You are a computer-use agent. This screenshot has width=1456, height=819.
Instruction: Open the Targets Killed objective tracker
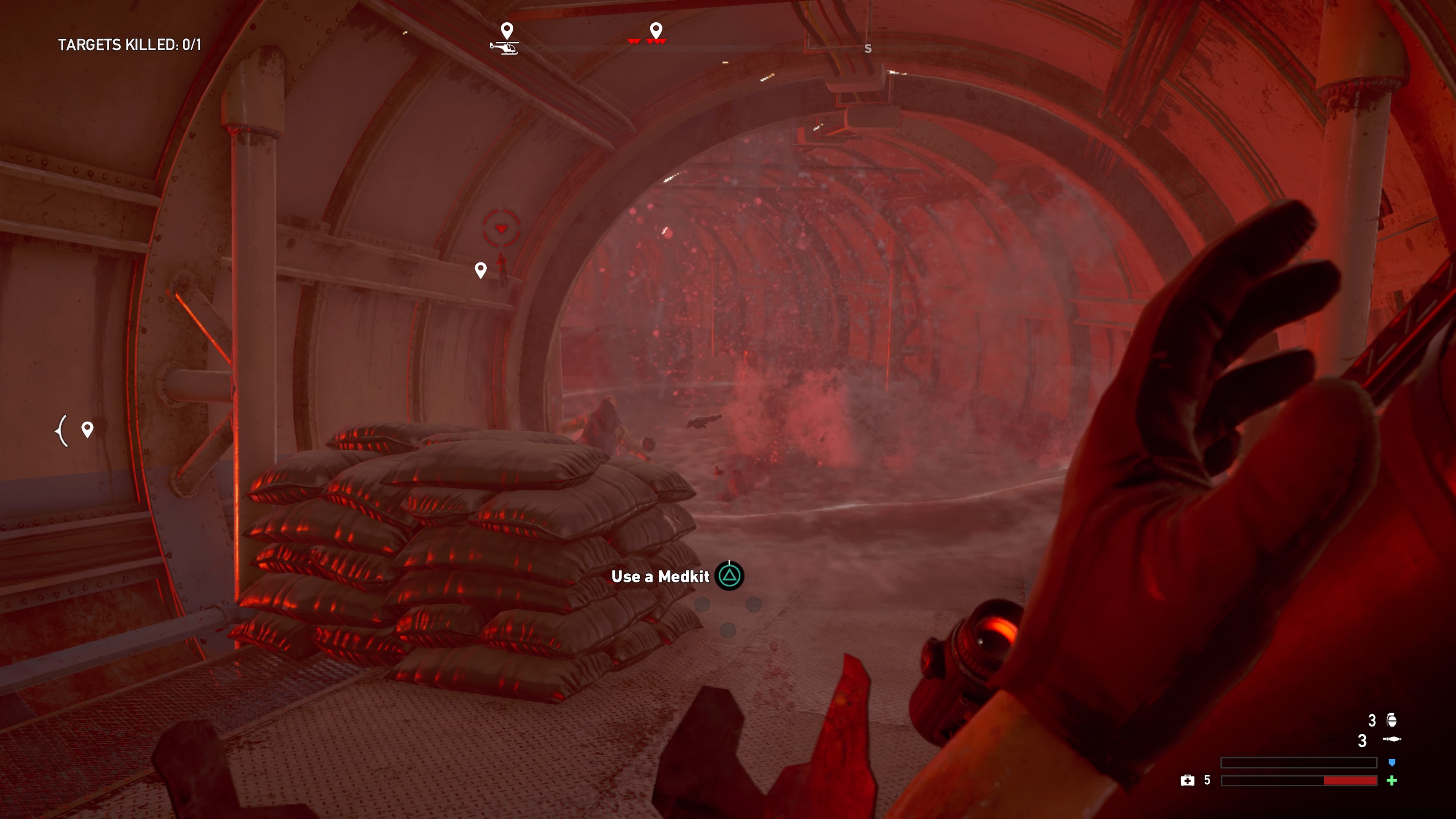tap(129, 45)
